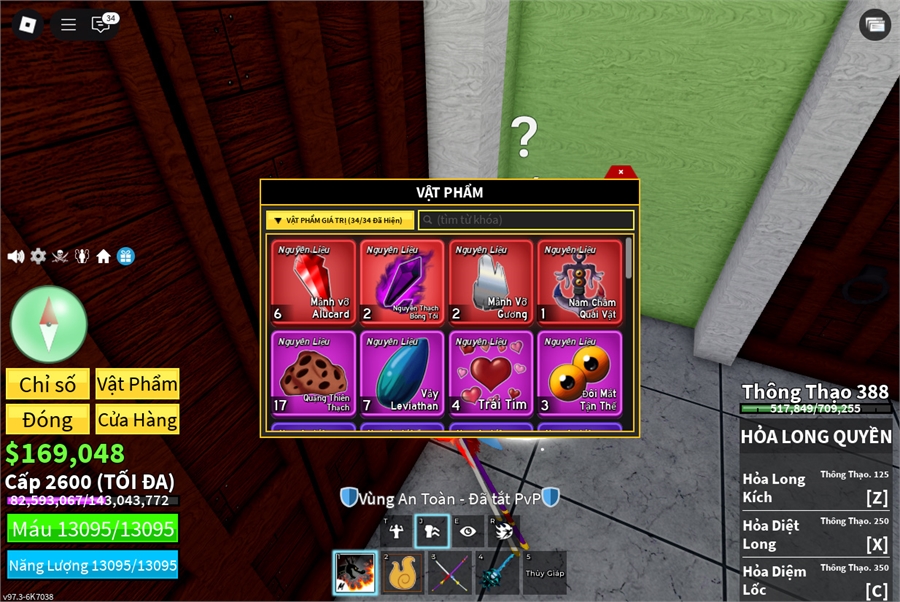Screen dimensions: 900x602
Task: Select the Vảy Leviathan item
Action: click(403, 373)
